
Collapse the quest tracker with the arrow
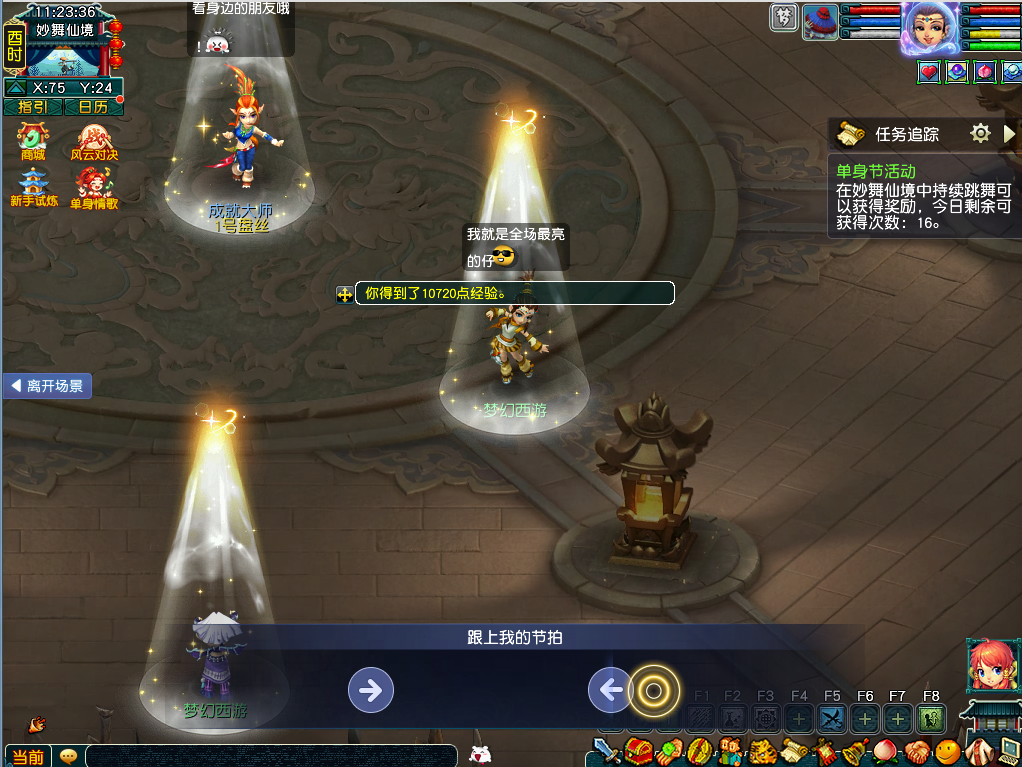[1009, 133]
